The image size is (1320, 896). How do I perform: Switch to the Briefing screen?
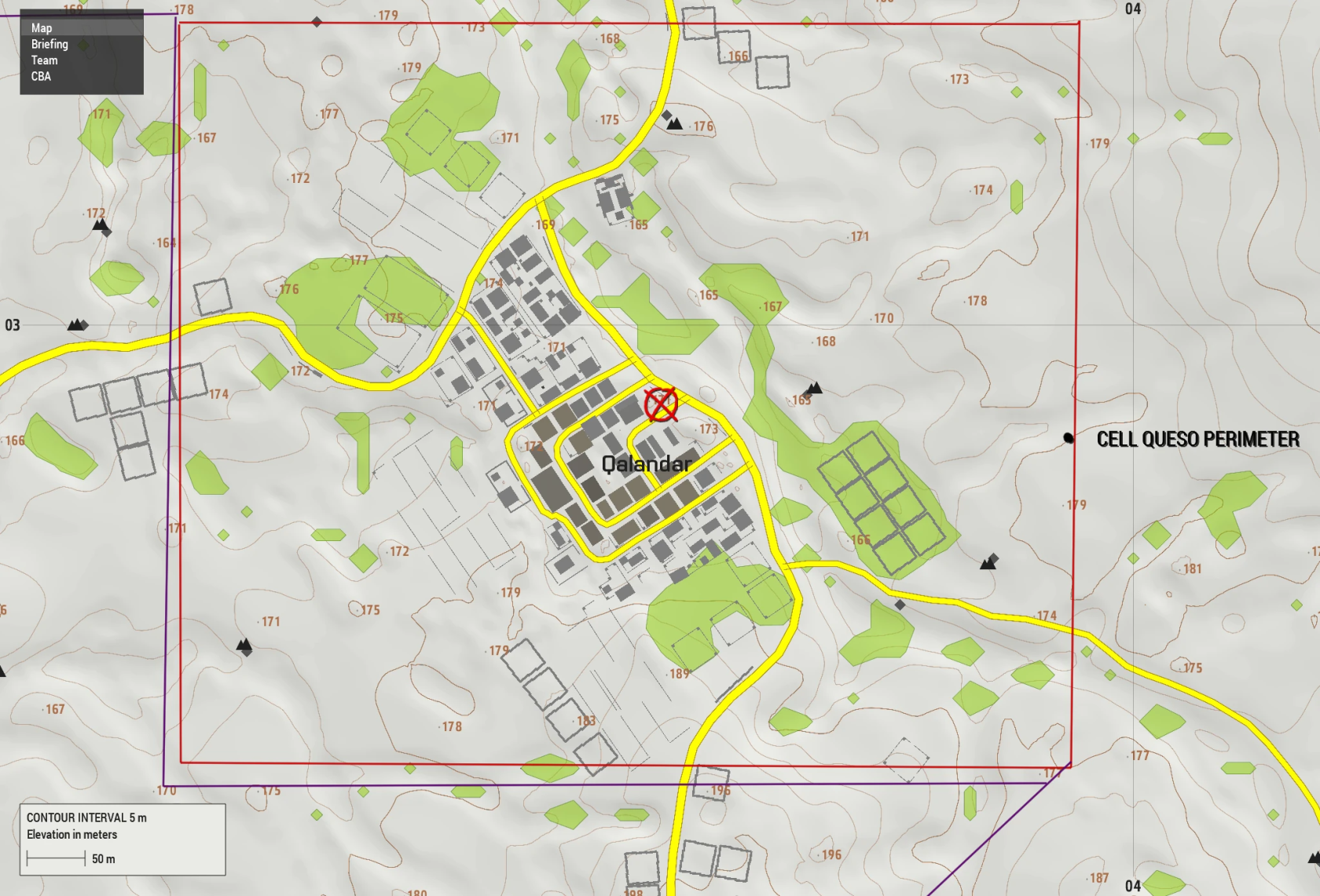coord(49,44)
